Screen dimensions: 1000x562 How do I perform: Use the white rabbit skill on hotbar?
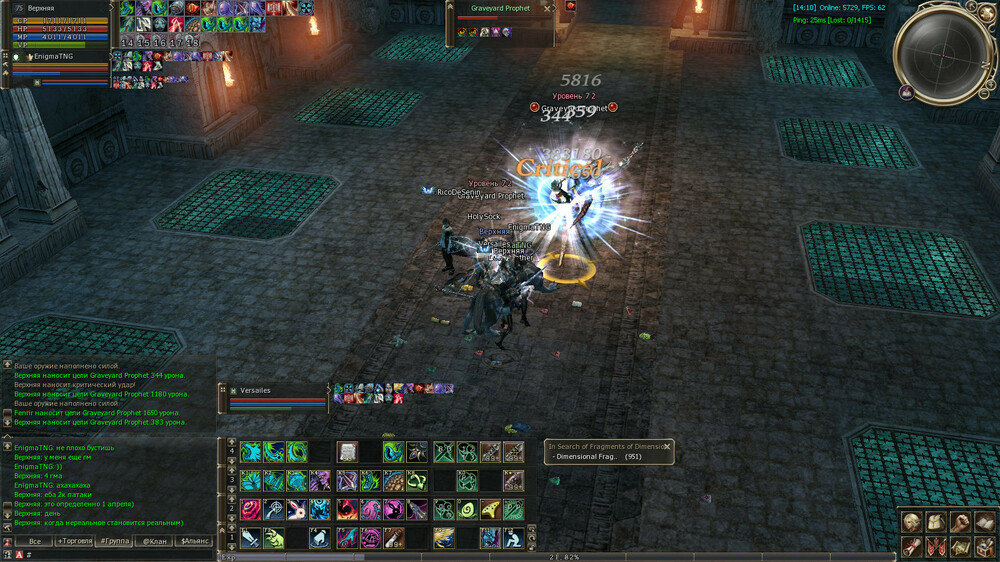(296, 511)
